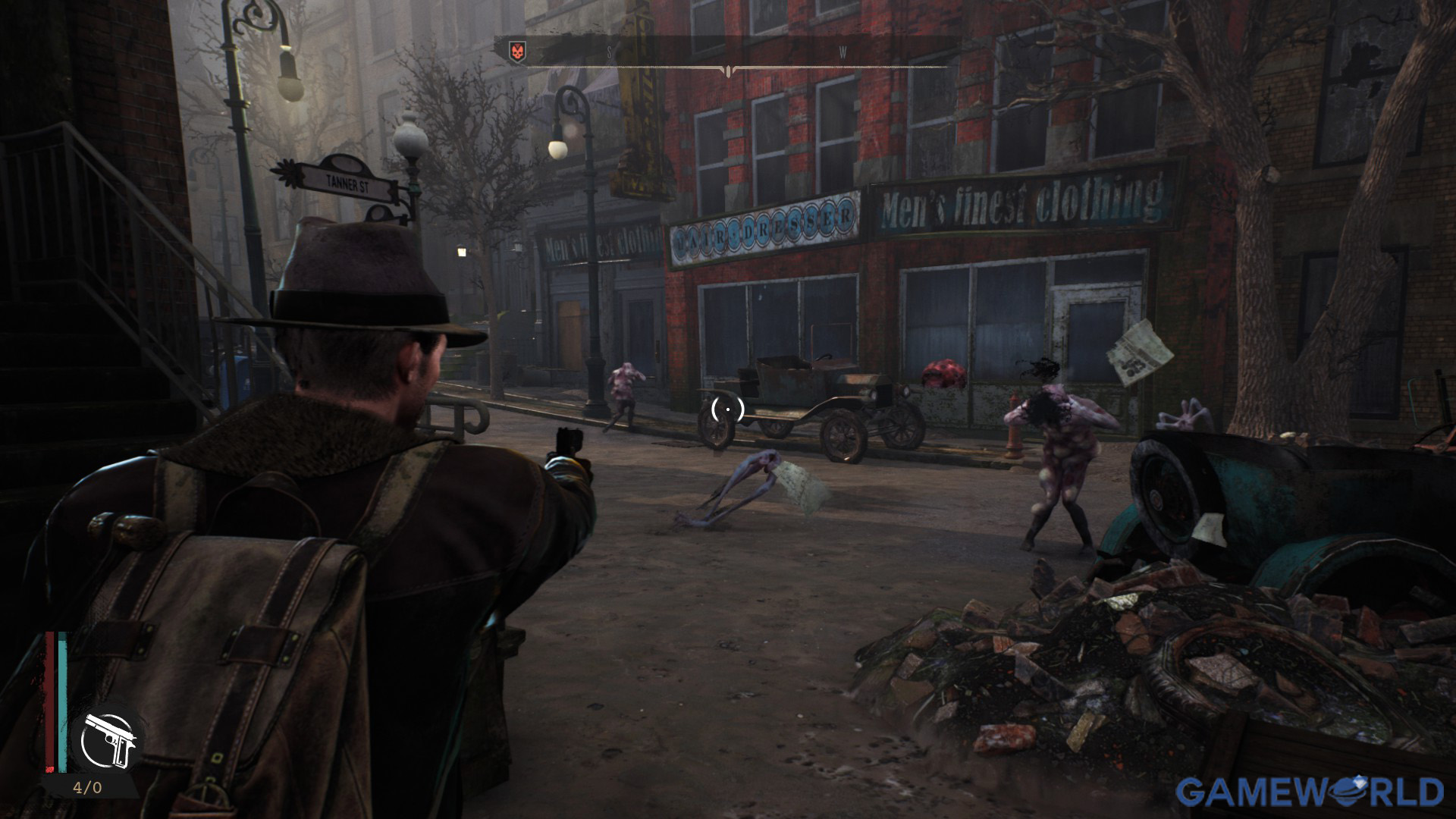Click the red skull marker on compass
The width and height of the screenshot is (1456, 819).
point(518,52)
